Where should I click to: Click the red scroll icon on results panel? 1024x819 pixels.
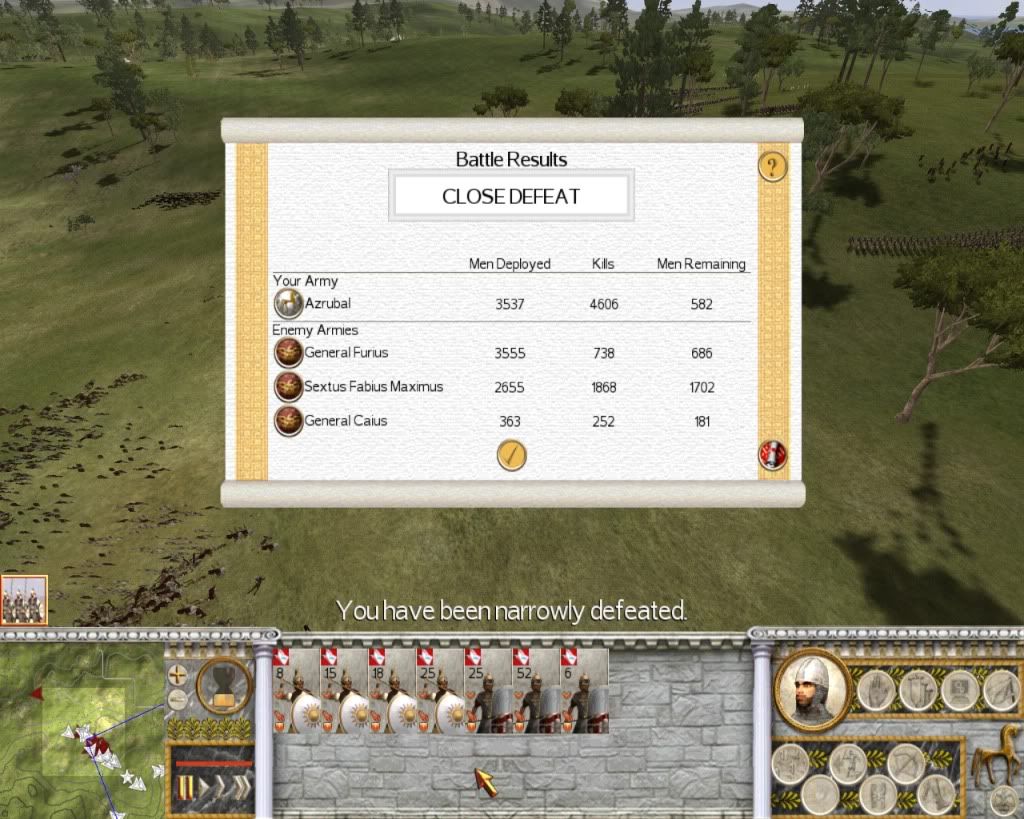pyautogui.click(x=772, y=455)
